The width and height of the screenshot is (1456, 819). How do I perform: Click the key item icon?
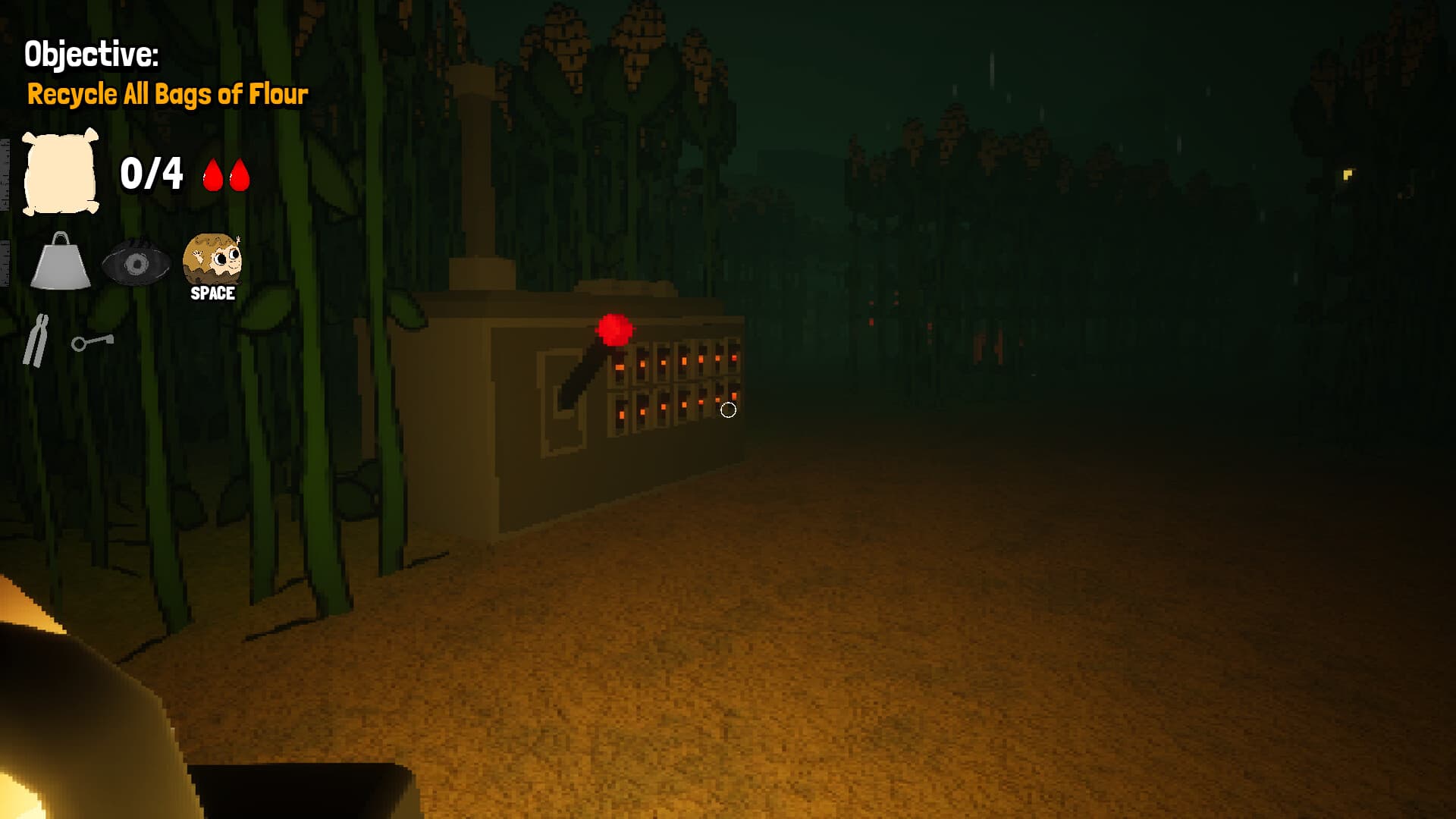(91, 343)
